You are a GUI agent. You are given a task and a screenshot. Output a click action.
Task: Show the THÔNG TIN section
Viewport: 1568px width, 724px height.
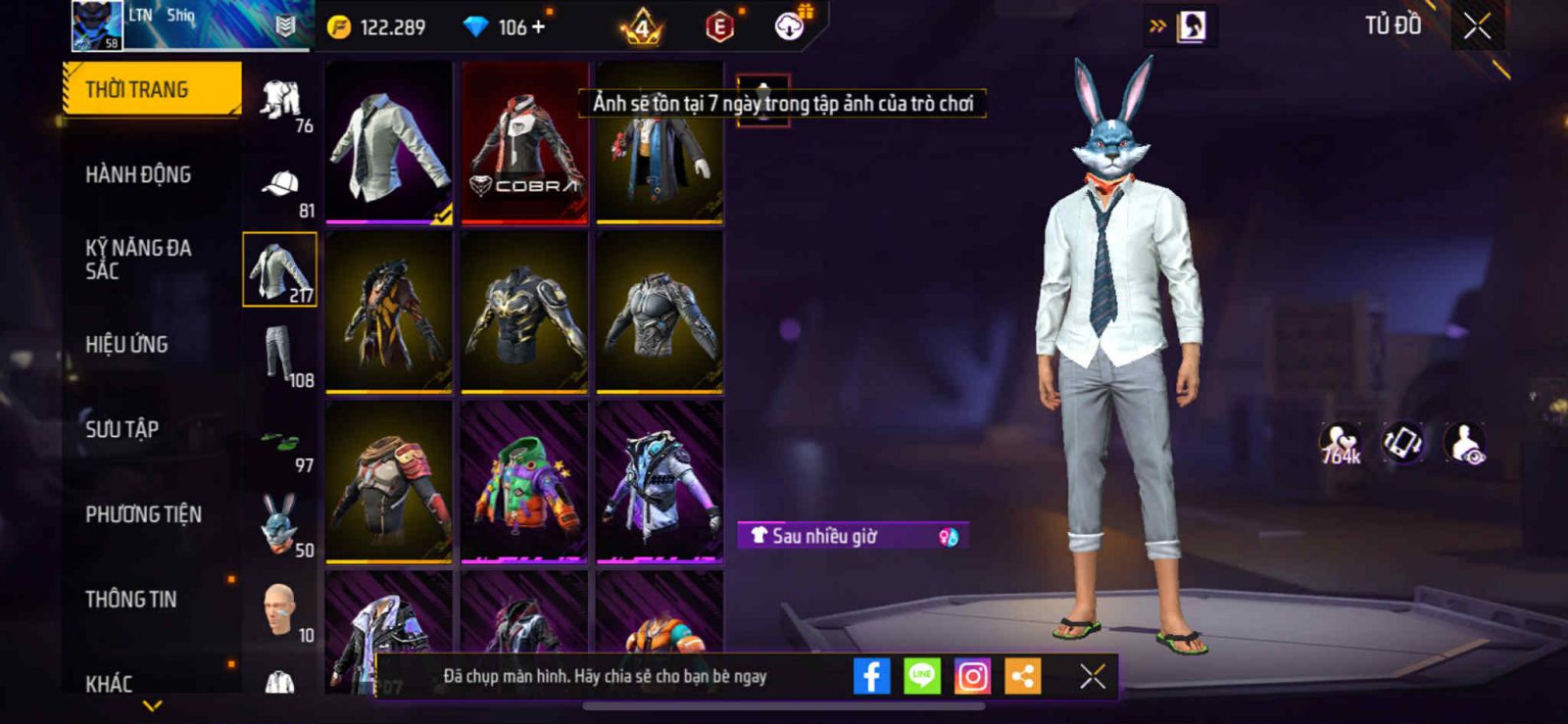click(130, 599)
